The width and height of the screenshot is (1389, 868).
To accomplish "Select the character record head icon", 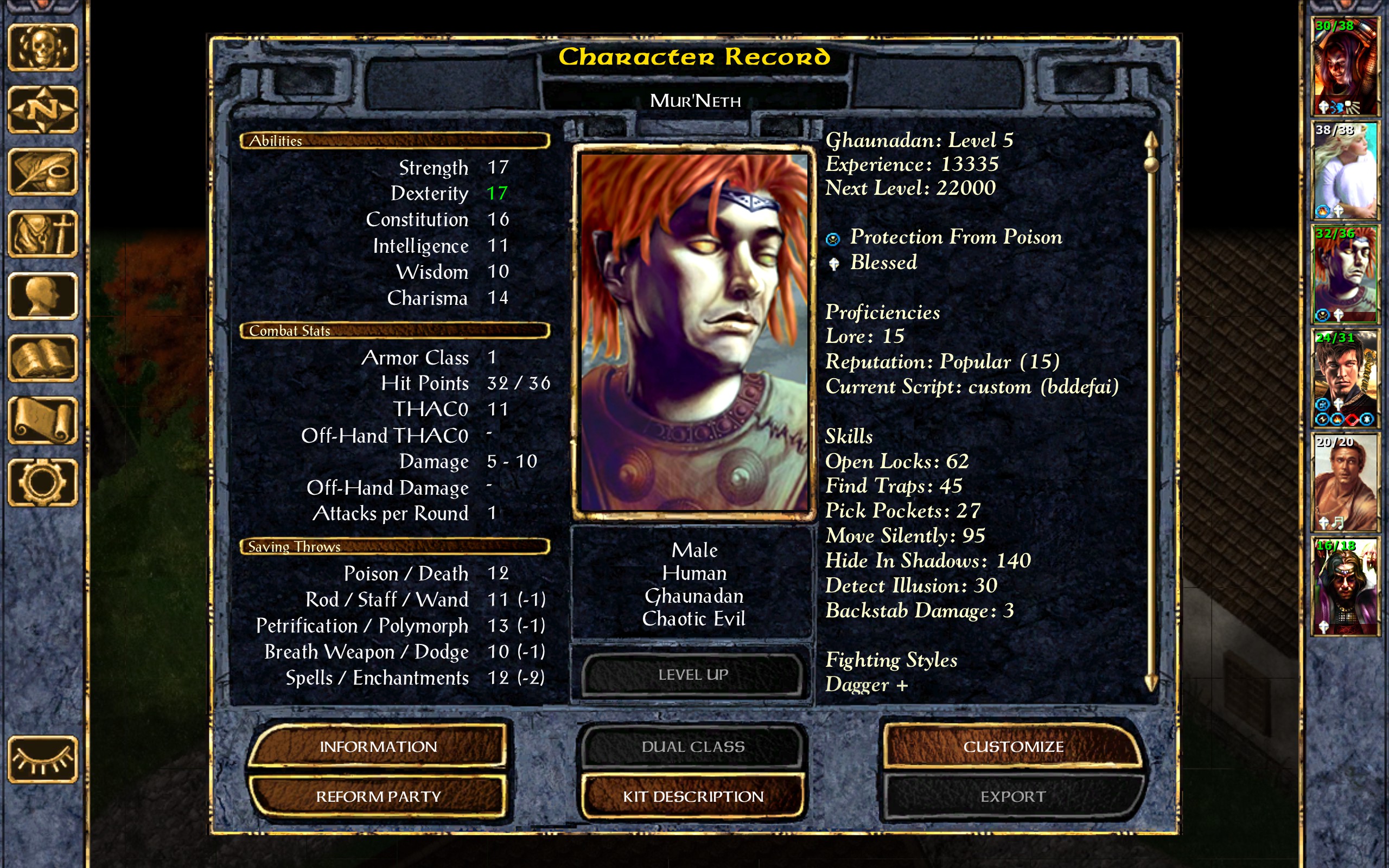I will pos(42,296).
